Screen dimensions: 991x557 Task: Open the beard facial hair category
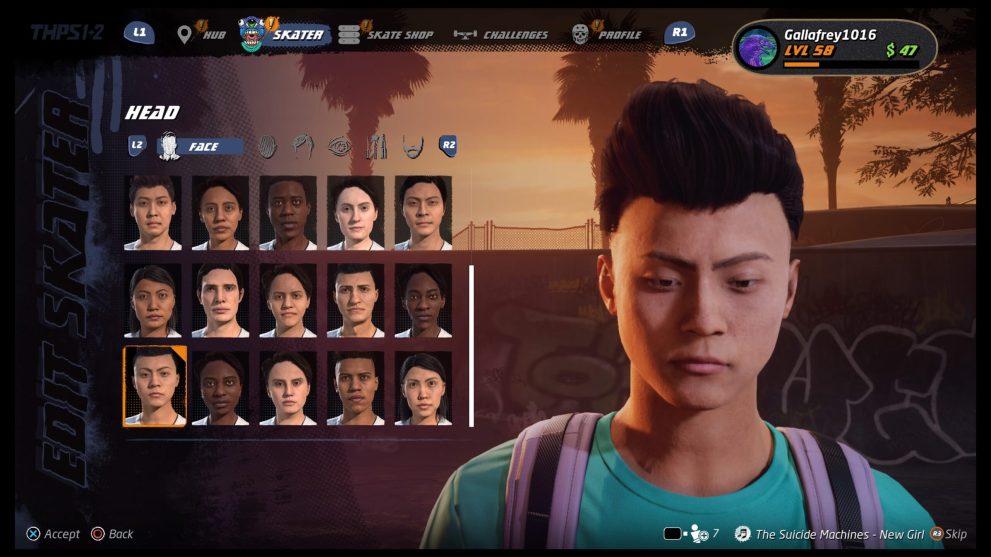(412, 147)
